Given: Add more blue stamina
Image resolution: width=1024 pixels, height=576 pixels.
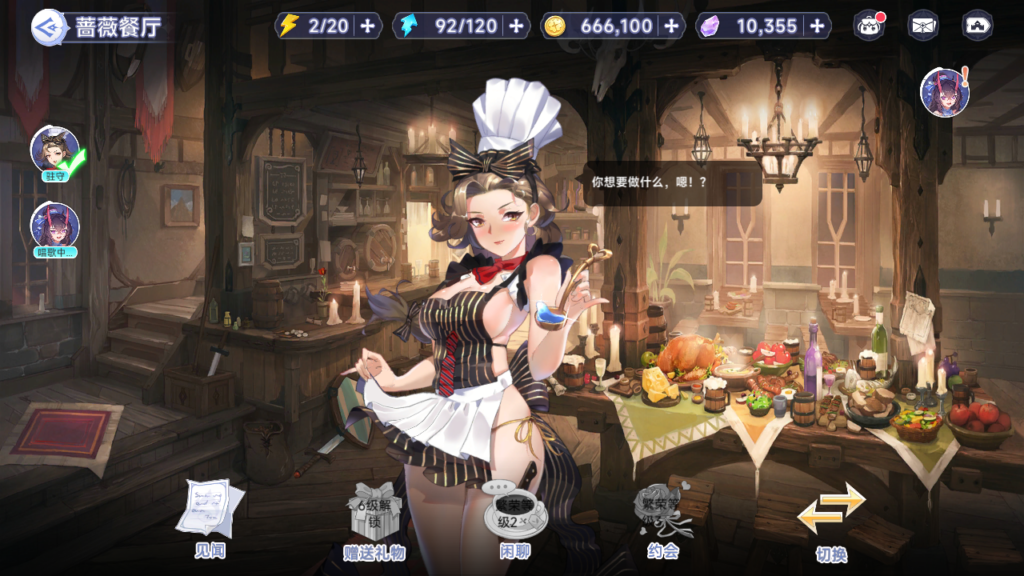Looking at the screenshot, I should tap(516, 26).
